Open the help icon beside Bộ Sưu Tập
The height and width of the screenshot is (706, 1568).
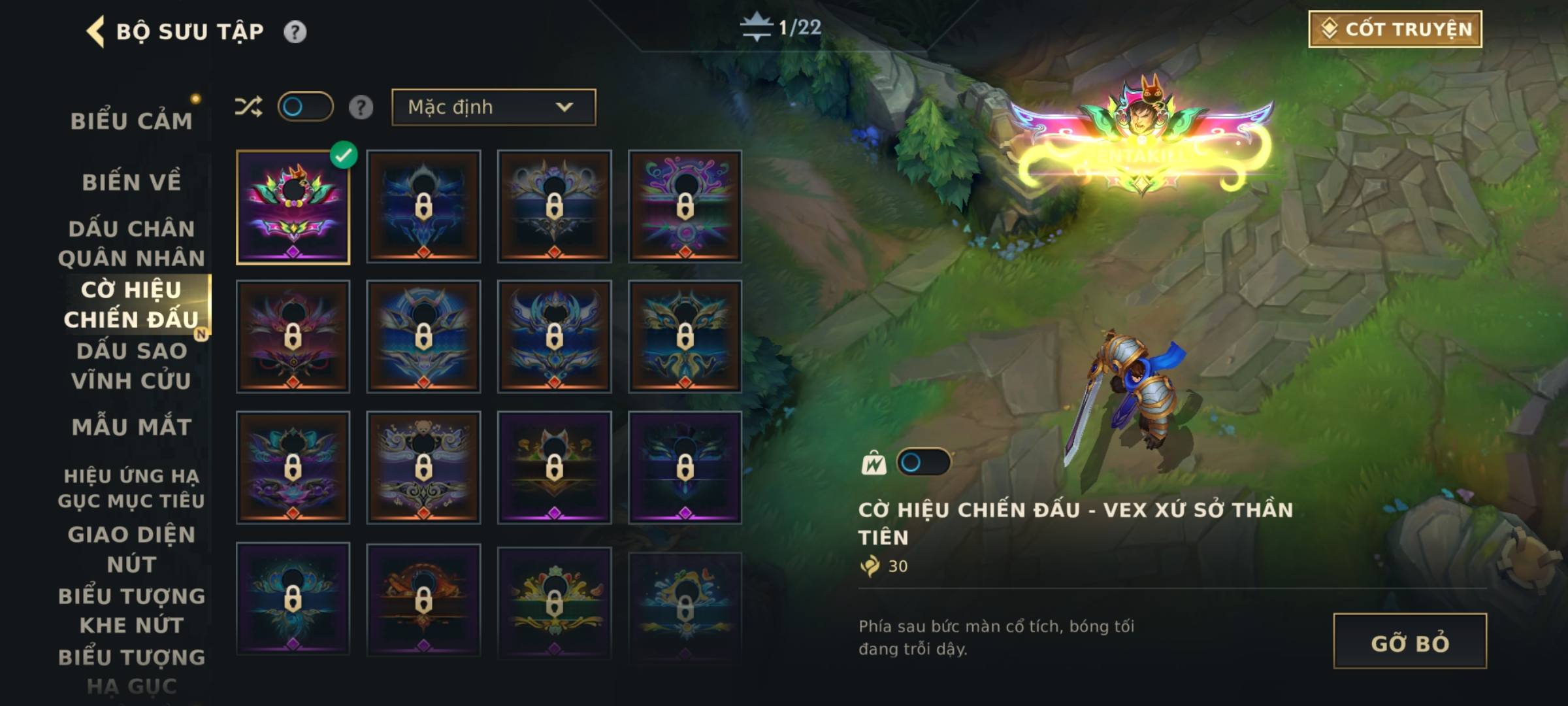pos(295,31)
